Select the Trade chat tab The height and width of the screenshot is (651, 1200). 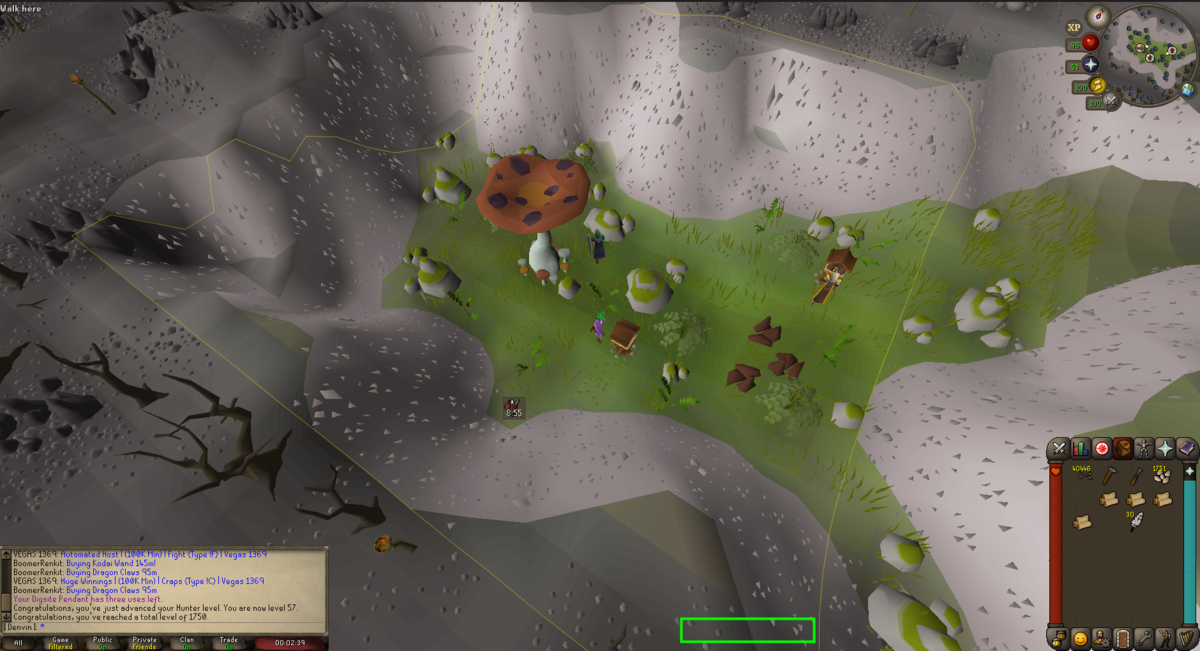pos(229,642)
